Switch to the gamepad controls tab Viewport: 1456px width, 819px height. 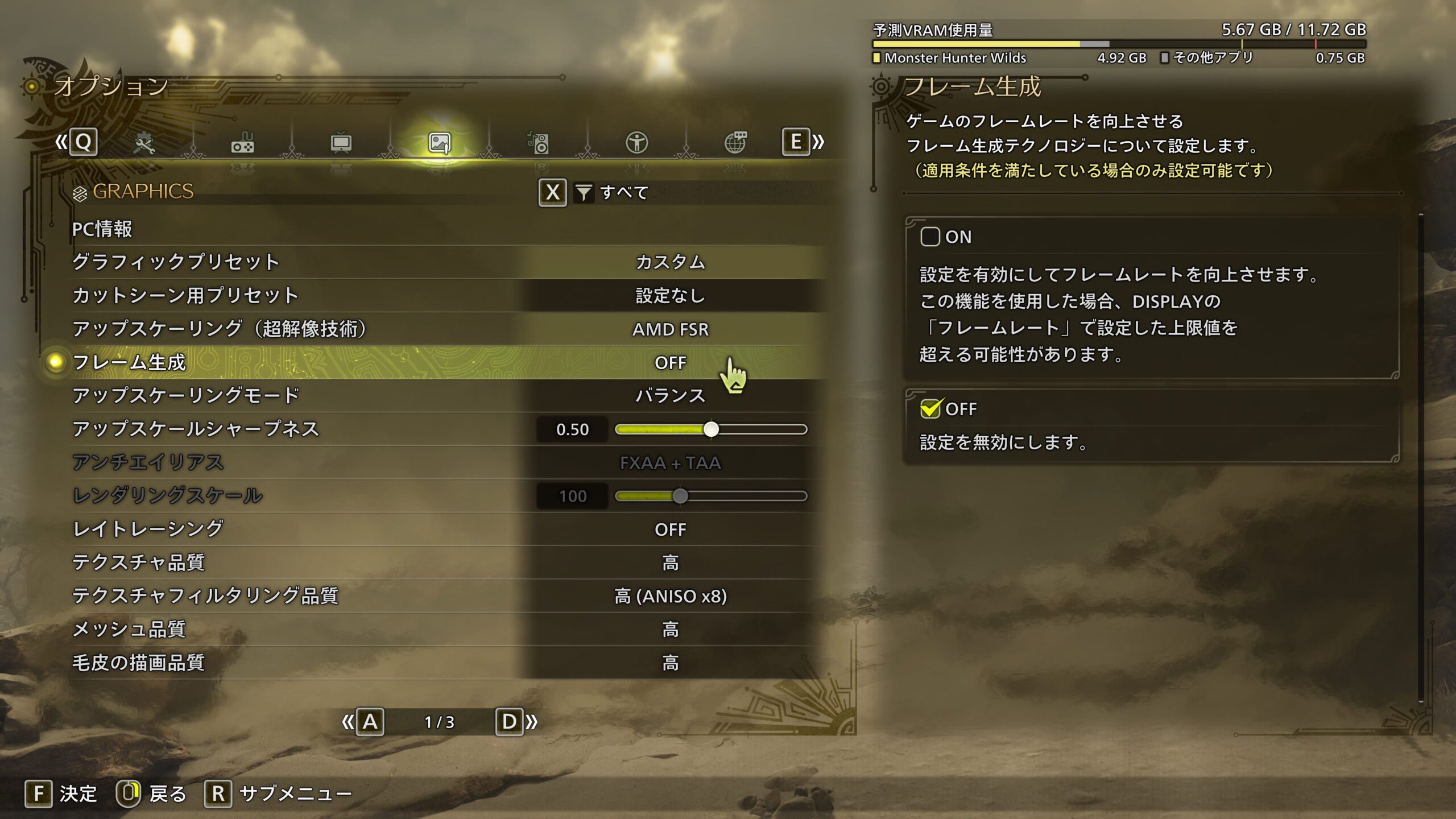coord(243,143)
